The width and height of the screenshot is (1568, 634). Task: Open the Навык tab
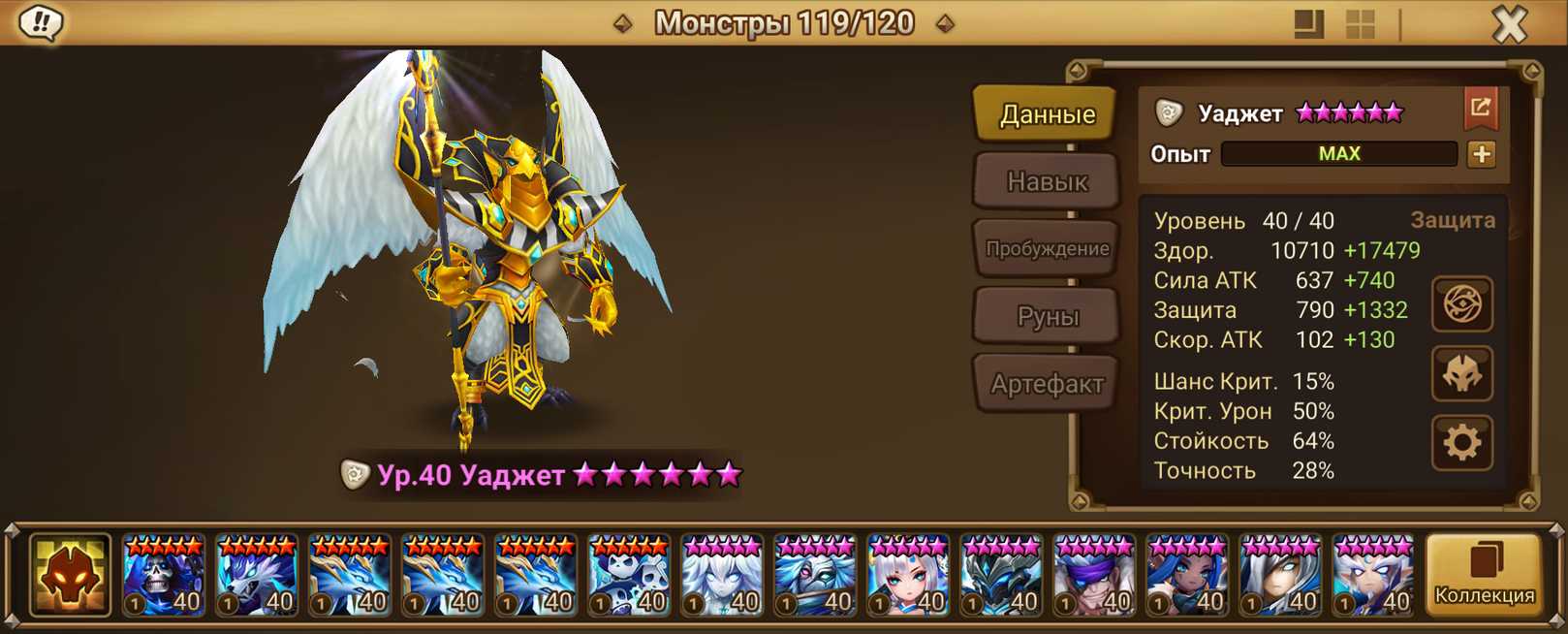(x=1047, y=181)
